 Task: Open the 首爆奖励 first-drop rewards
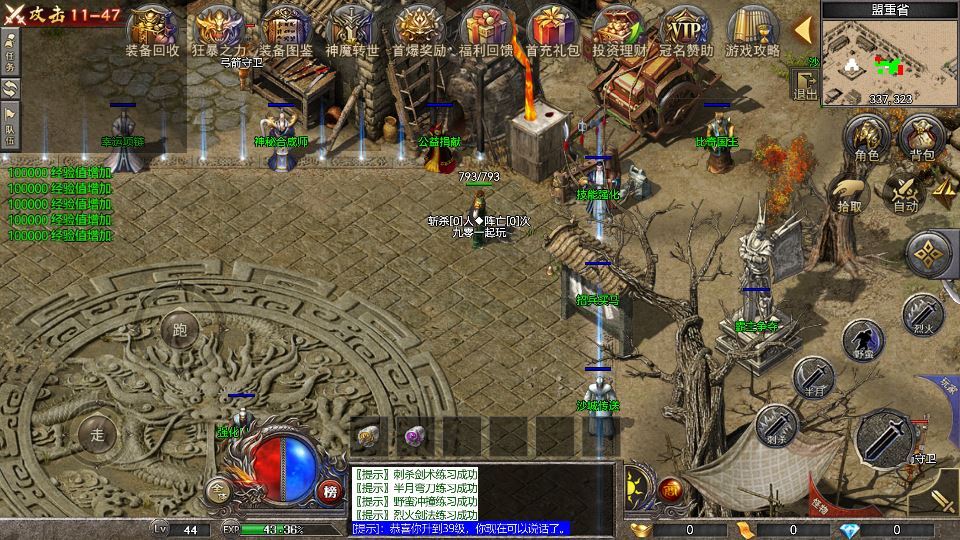point(419,29)
